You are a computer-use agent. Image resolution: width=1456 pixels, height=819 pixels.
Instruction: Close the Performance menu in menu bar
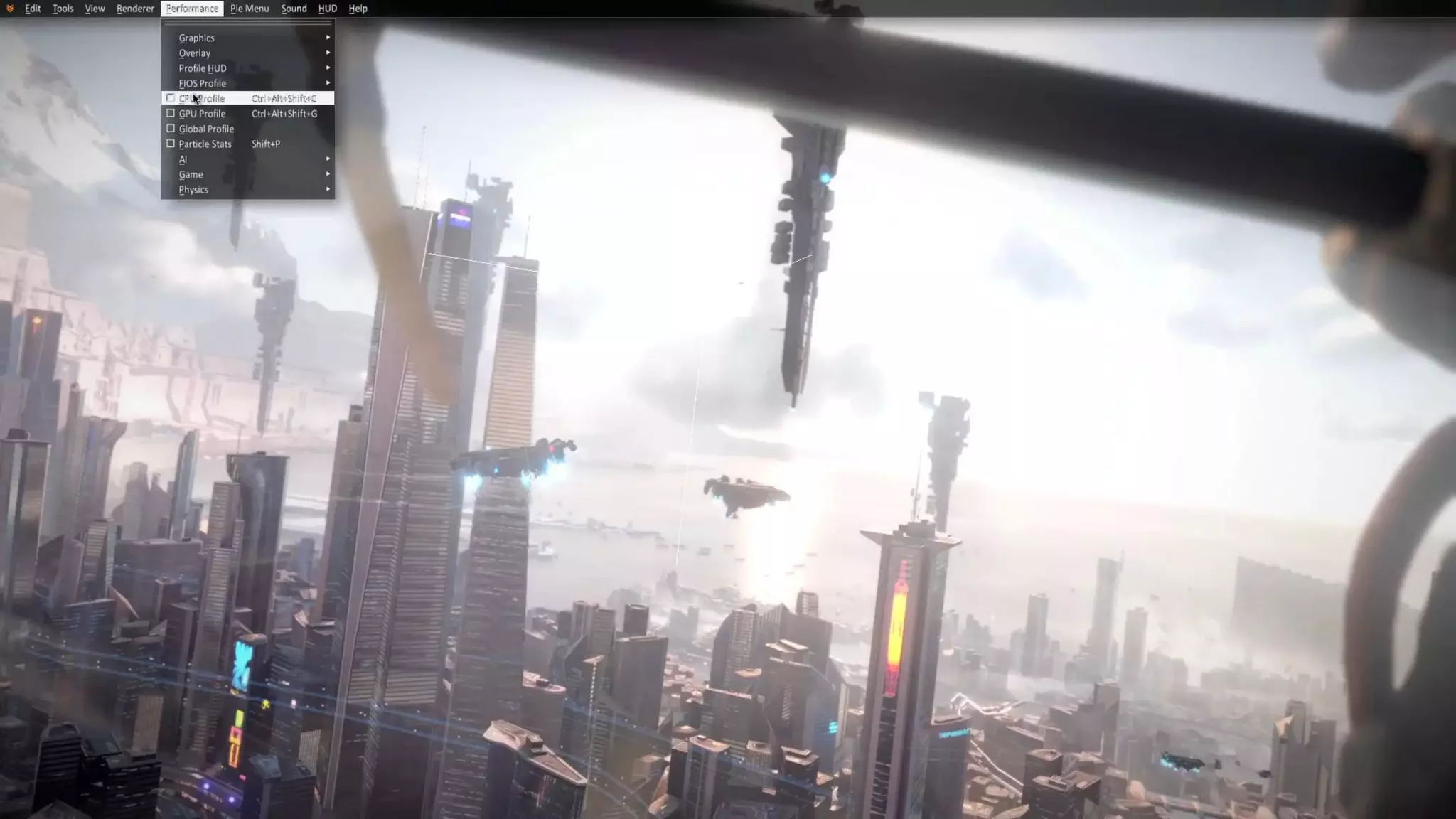[192, 9]
